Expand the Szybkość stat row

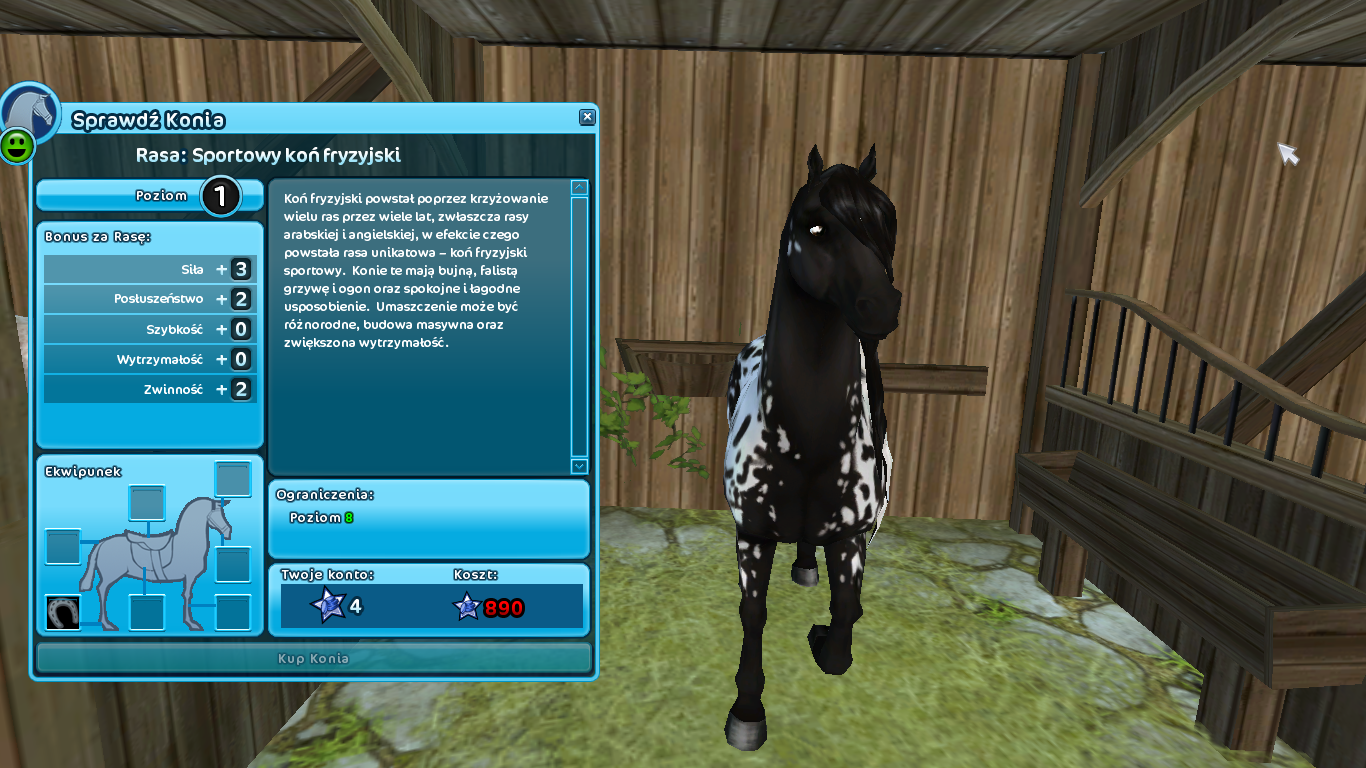click(148, 328)
